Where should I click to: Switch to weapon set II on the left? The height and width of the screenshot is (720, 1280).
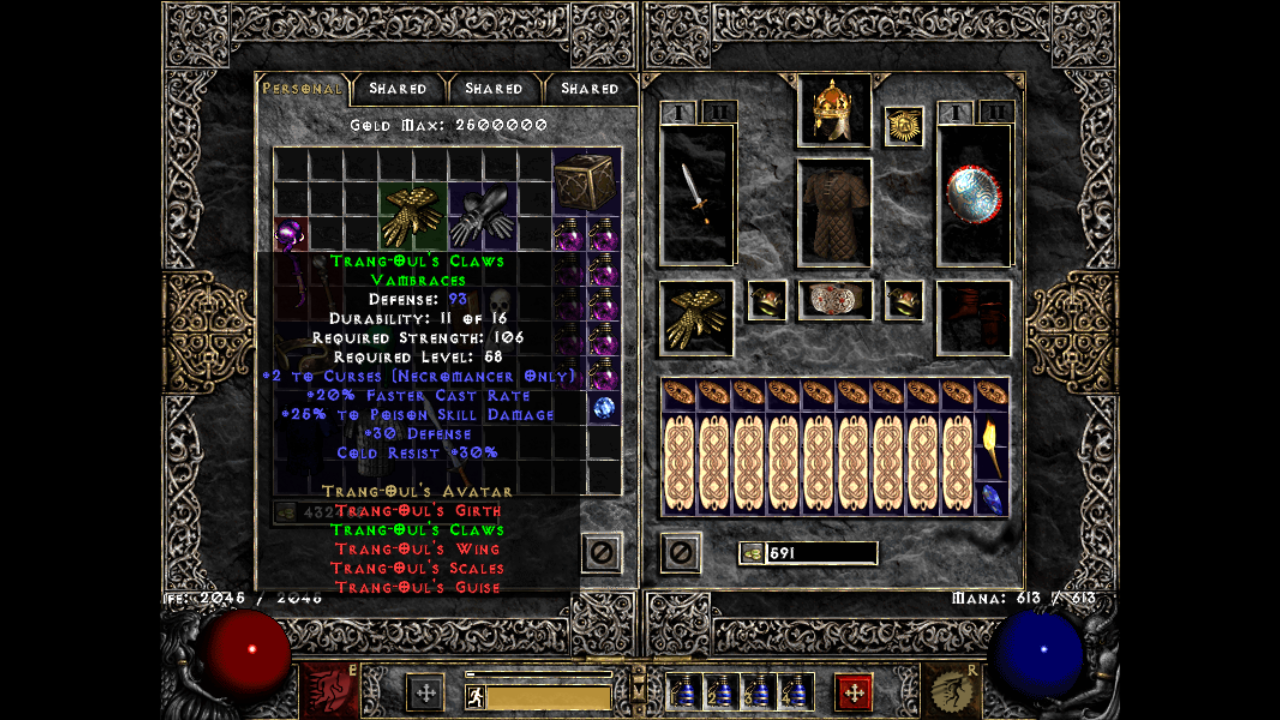(x=718, y=113)
